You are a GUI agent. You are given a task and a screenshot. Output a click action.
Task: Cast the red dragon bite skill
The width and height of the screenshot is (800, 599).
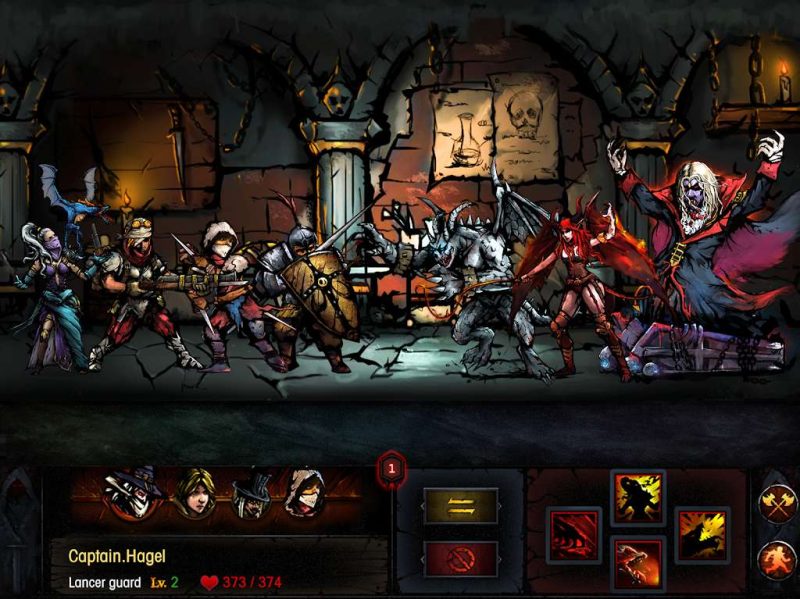pos(637,565)
